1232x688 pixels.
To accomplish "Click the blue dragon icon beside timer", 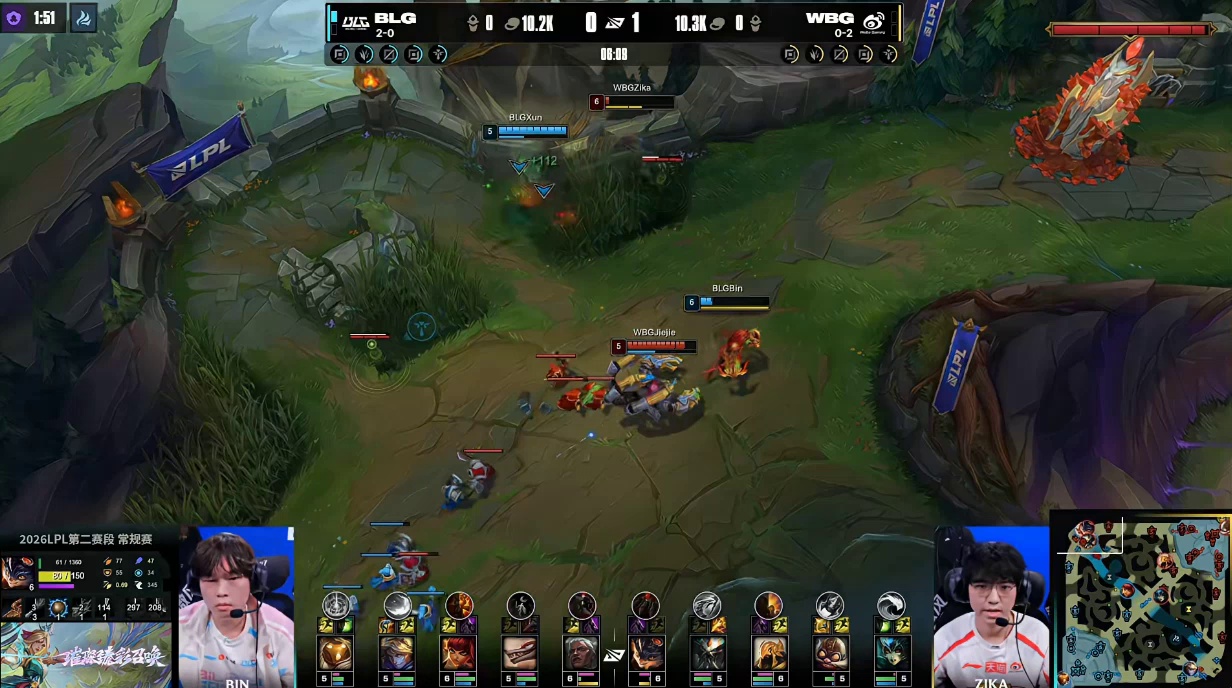I will coord(84,18).
